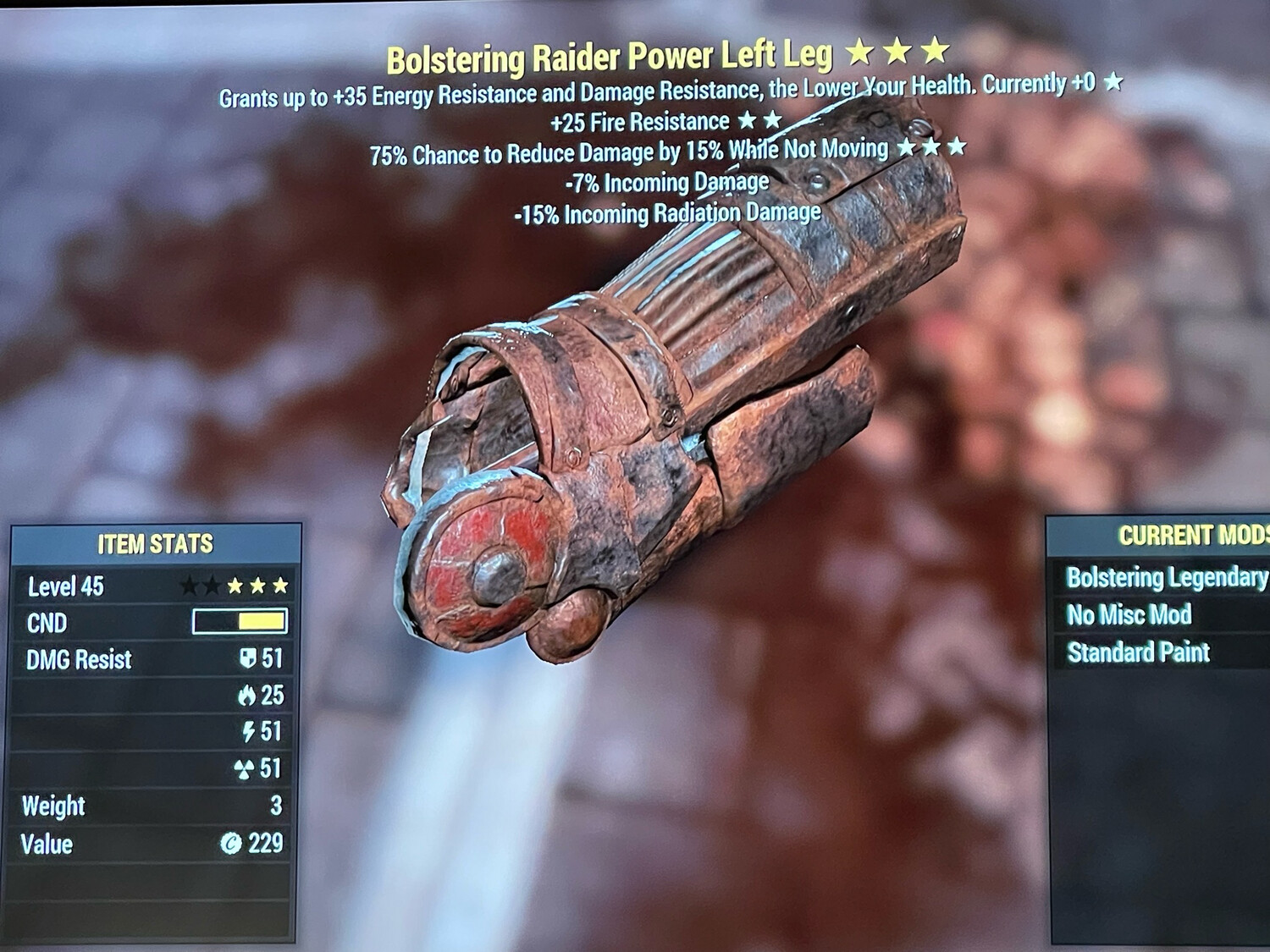
Task: Toggle the stars next to While Not Moving effect
Action: [930, 149]
